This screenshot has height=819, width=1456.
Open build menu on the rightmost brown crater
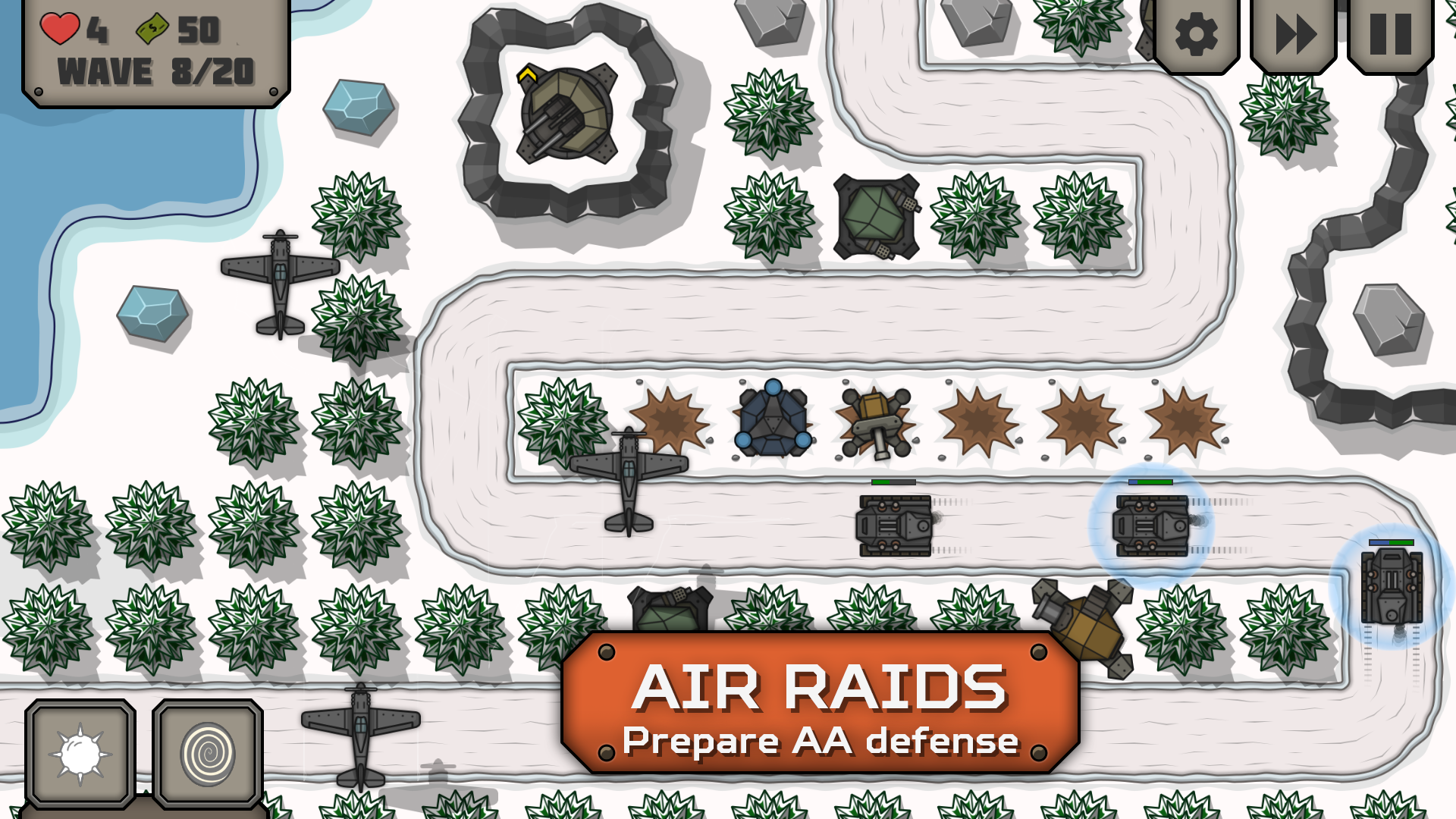tap(1183, 419)
